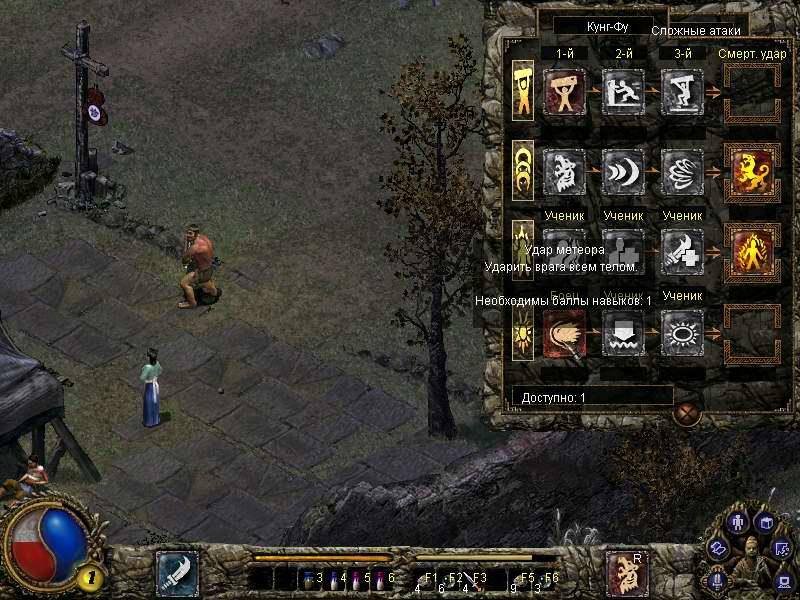Click the saber attack slot on the HUD
800x600 pixels.
(x=176, y=573)
